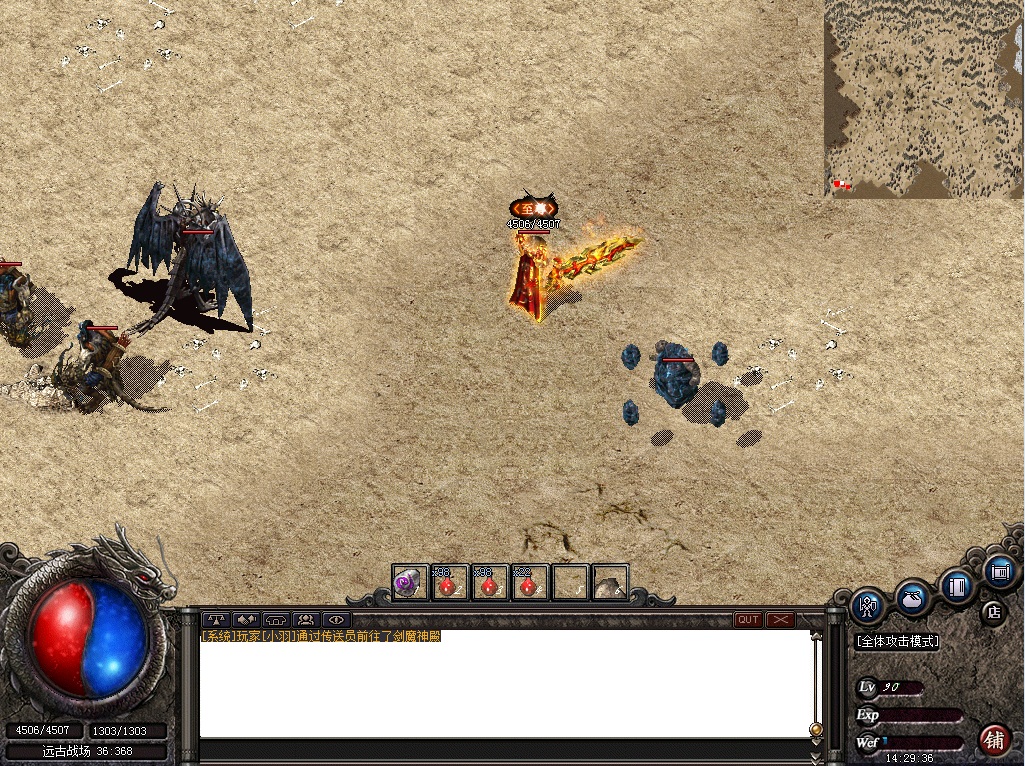This screenshot has width=1025, height=766.
Task: Open the 店 shop button
Action: pyautogui.click(x=993, y=611)
